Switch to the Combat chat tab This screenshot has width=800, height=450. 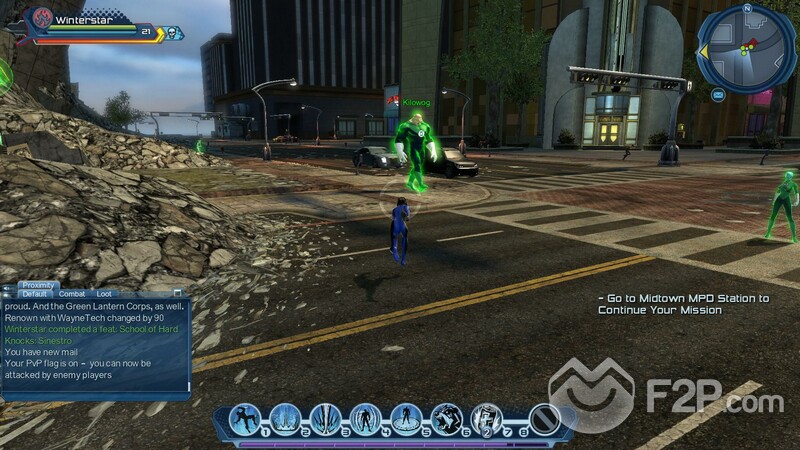[71, 294]
